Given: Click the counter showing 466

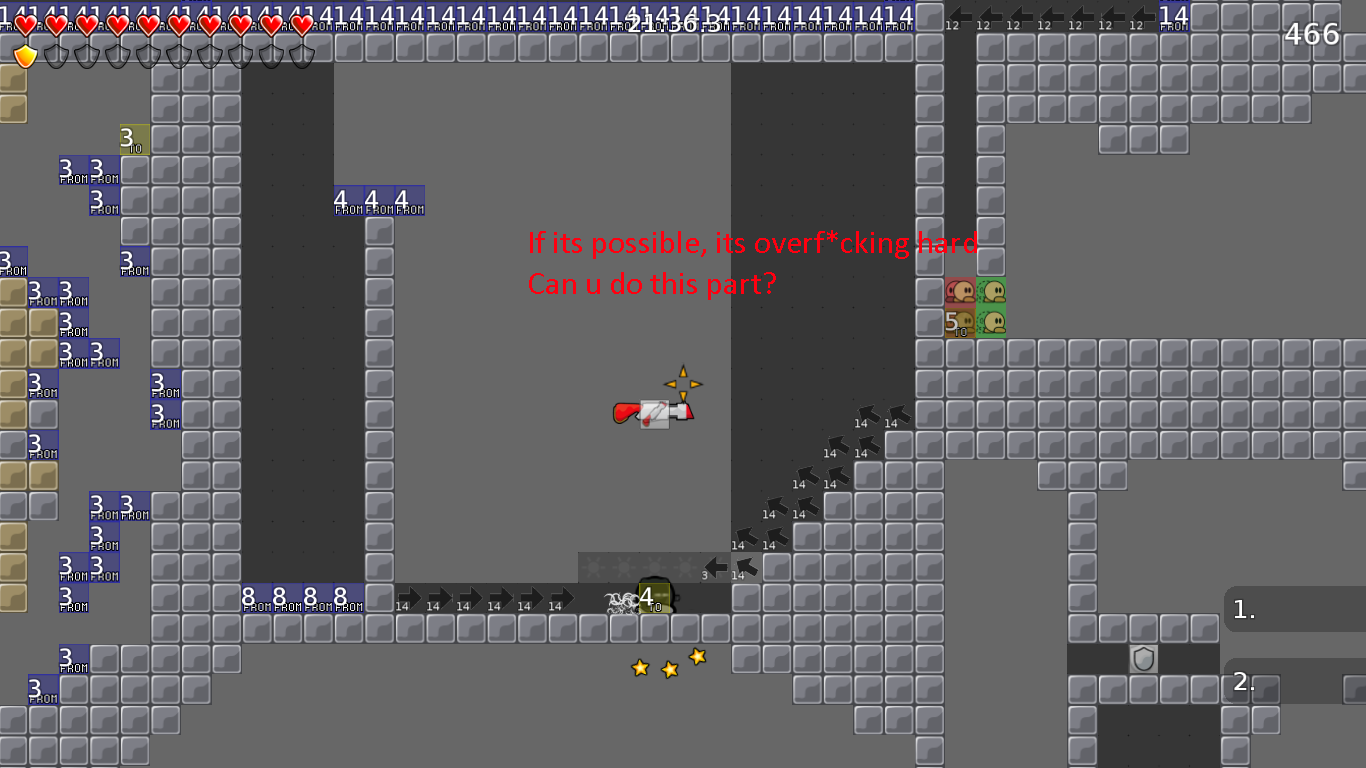Looking at the screenshot, I should [x=1311, y=33].
